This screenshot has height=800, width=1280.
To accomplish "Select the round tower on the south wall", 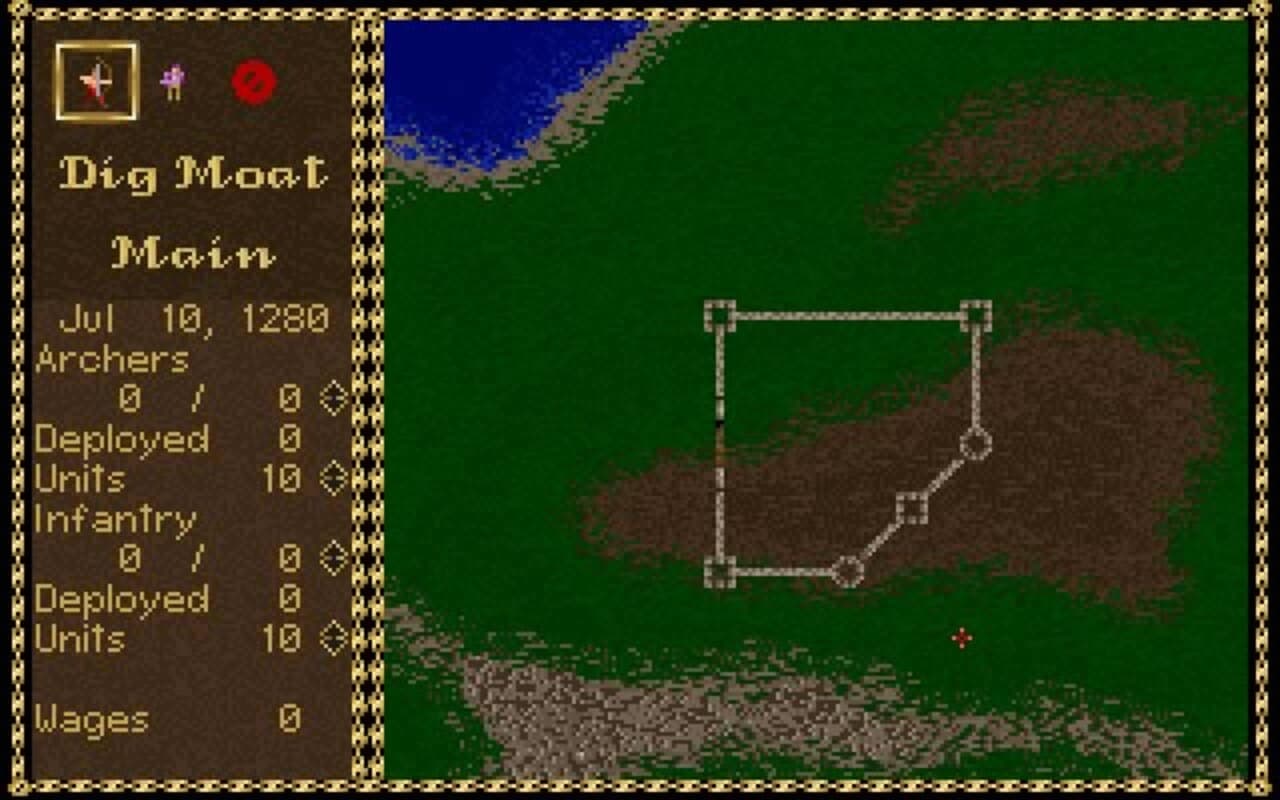I will pos(848,571).
